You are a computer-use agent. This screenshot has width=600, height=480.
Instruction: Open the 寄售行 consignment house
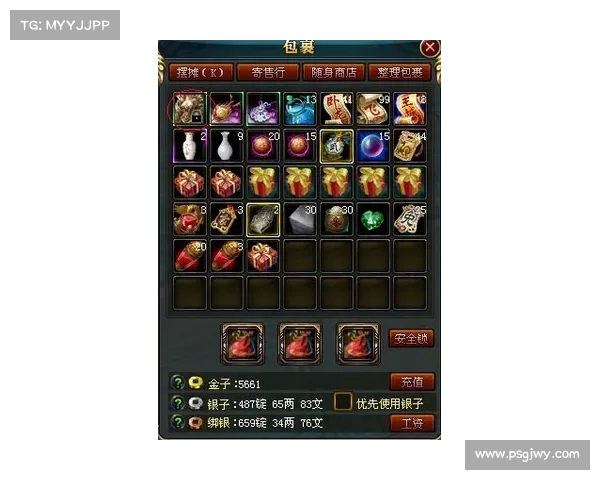273,72
